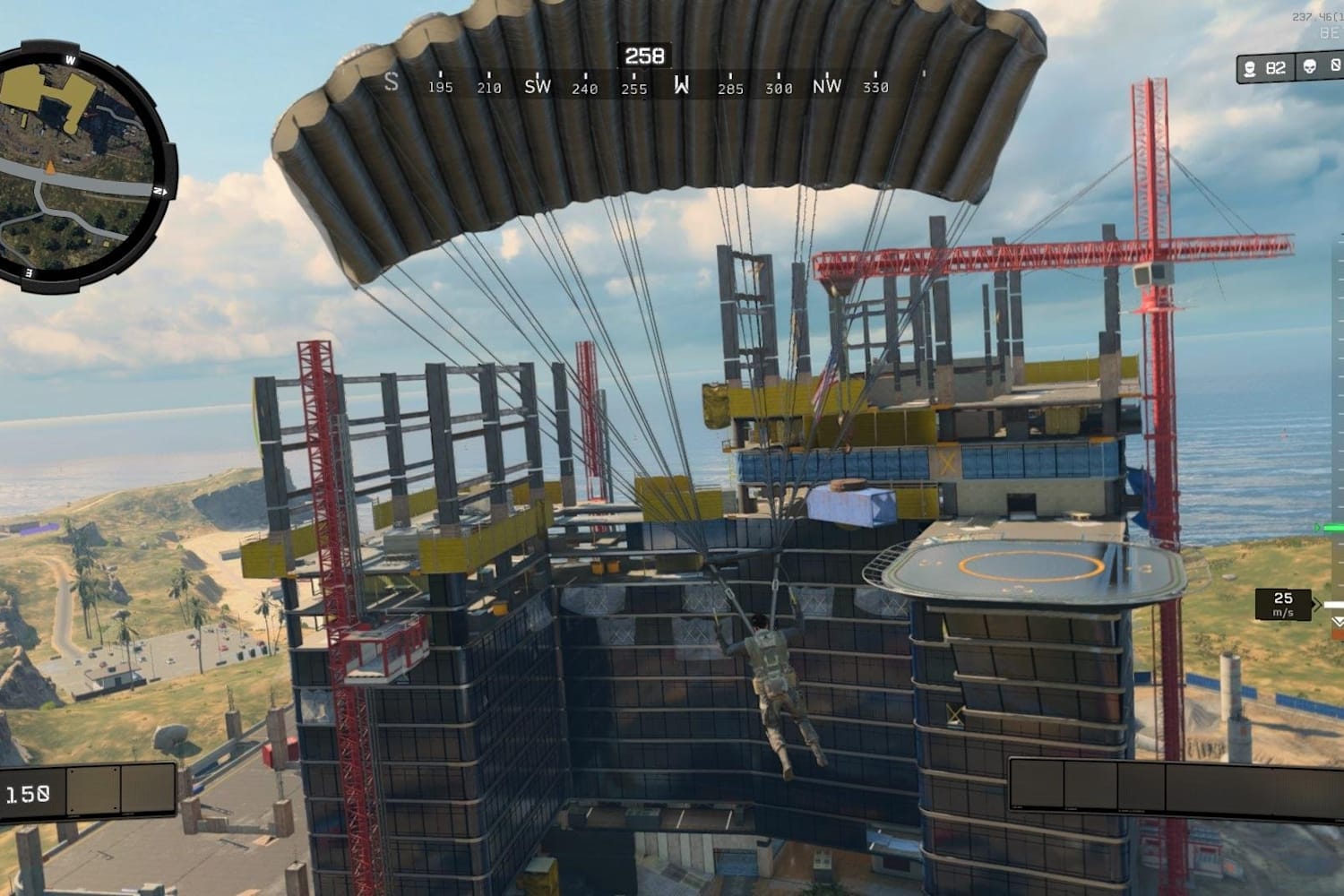Select the orange player arrow on minimap
This screenshot has width=1344, height=896.
click(x=51, y=167)
